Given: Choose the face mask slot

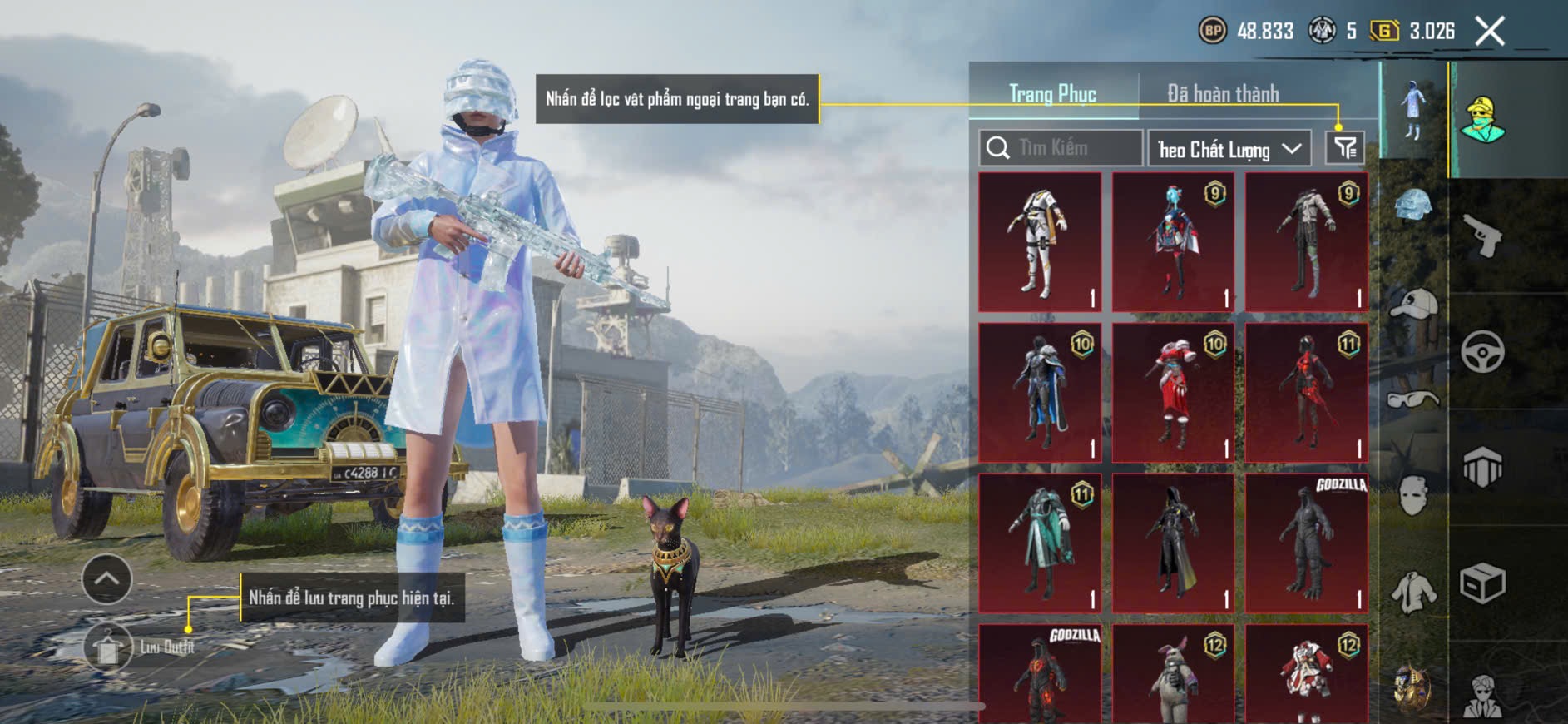Looking at the screenshot, I should pyautogui.click(x=1412, y=497).
